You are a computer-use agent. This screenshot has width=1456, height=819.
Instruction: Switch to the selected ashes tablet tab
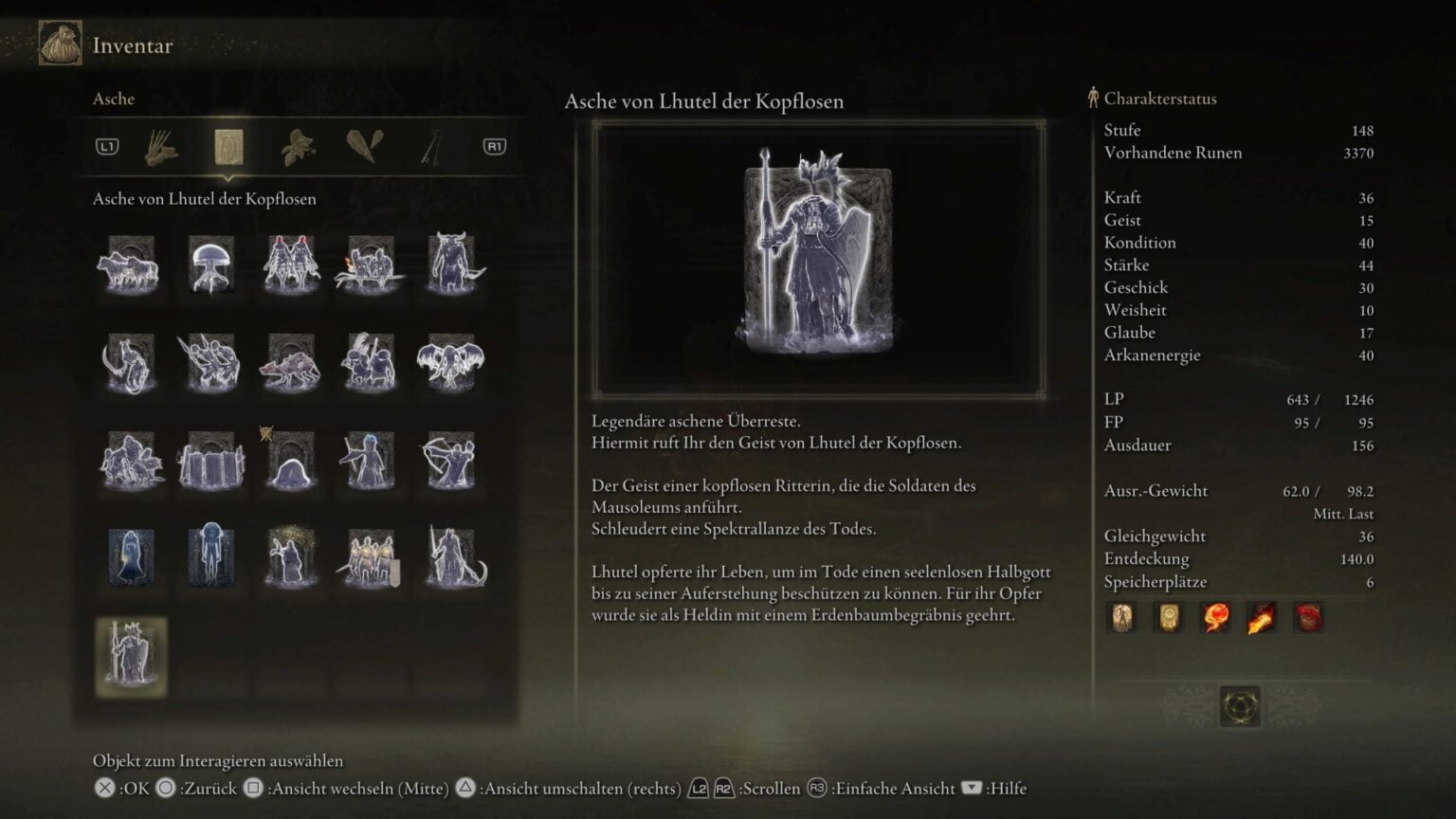coord(228,147)
